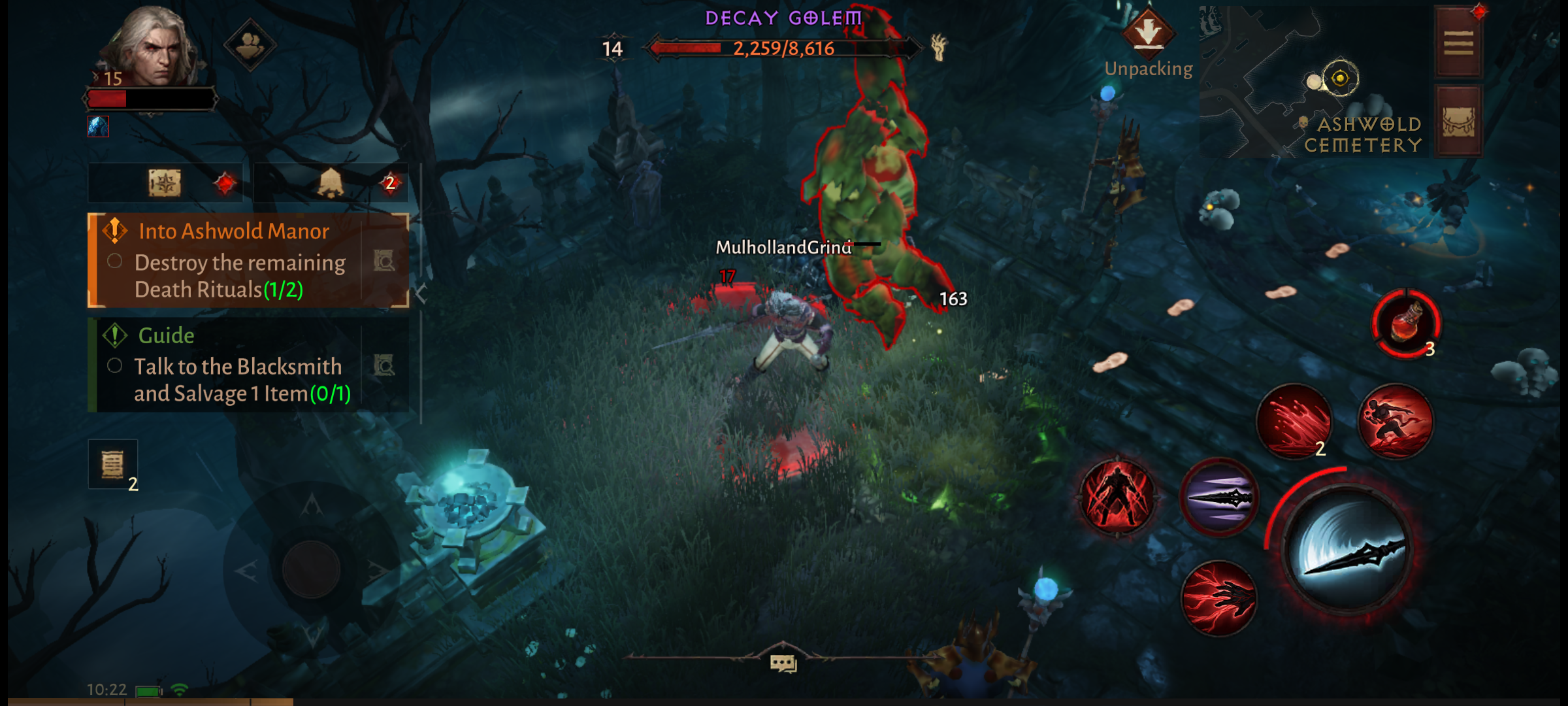This screenshot has width=1568, height=706.
Task: Open the chat bubble at bottom
Action: (x=783, y=663)
